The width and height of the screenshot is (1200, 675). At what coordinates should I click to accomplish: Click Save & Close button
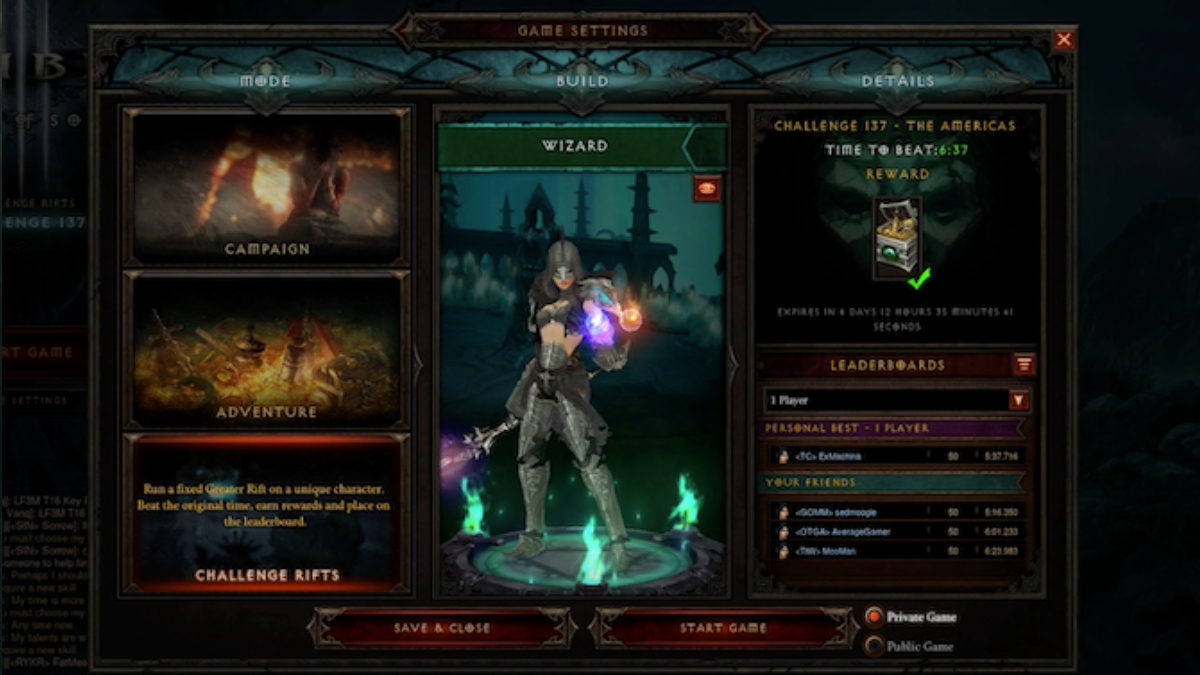[x=442, y=628]
